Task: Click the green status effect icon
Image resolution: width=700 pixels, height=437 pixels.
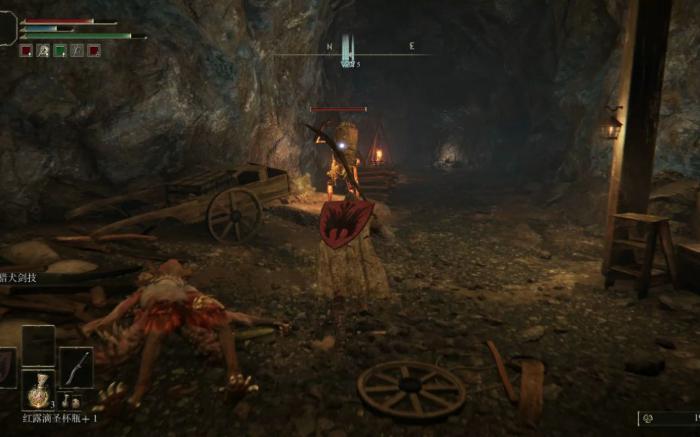Action: pyautogui.click(x=60, y=50)
